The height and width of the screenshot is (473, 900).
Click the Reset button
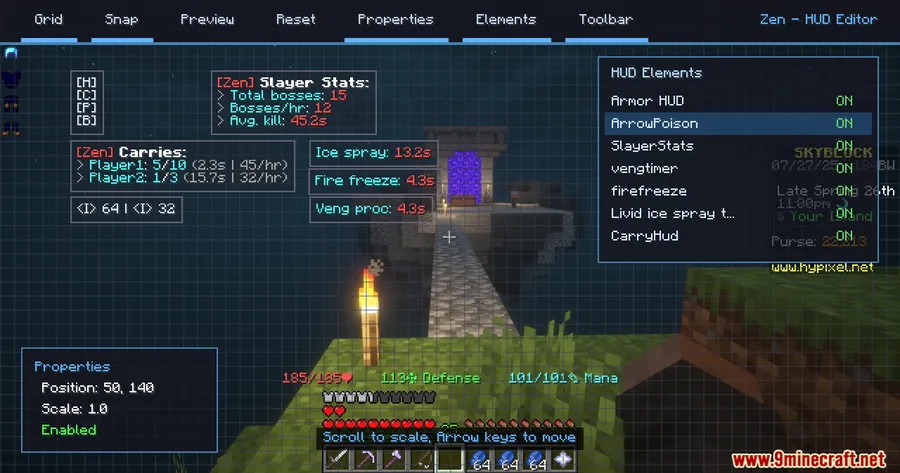point(296,19)
